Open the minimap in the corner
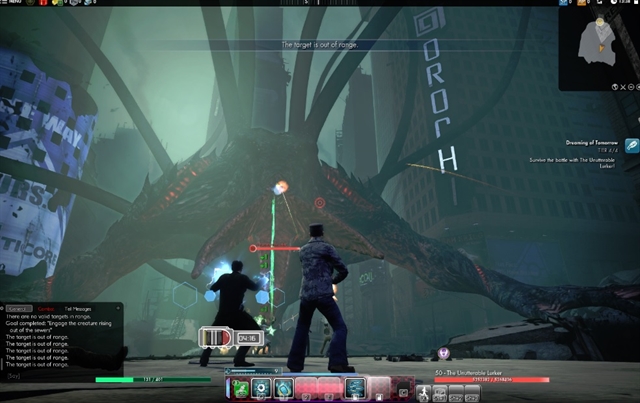 point(598,45)
